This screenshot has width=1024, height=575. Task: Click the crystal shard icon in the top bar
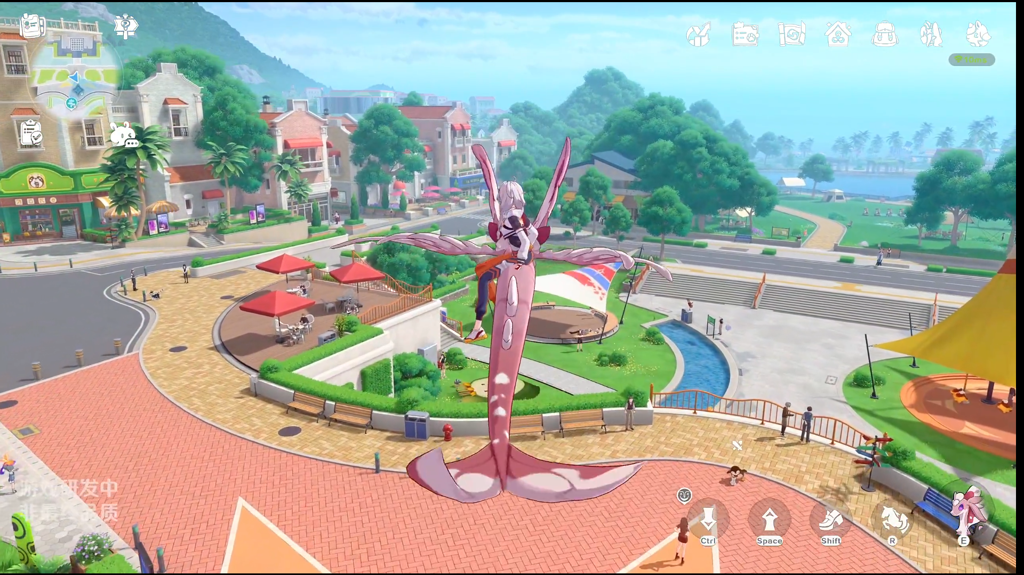(x=931, y=35)
